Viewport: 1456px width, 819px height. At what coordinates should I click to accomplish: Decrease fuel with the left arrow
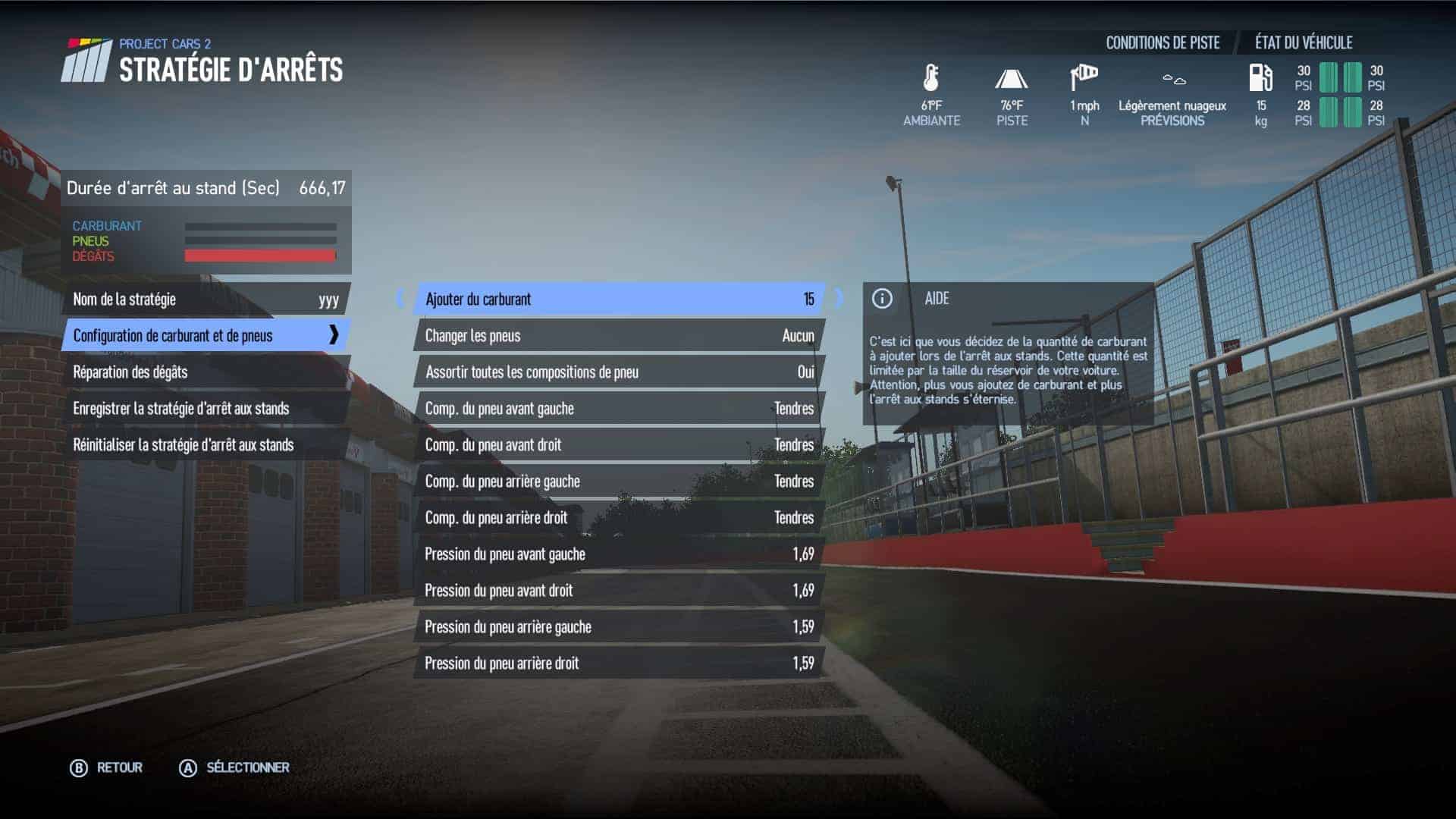(400, 299)
